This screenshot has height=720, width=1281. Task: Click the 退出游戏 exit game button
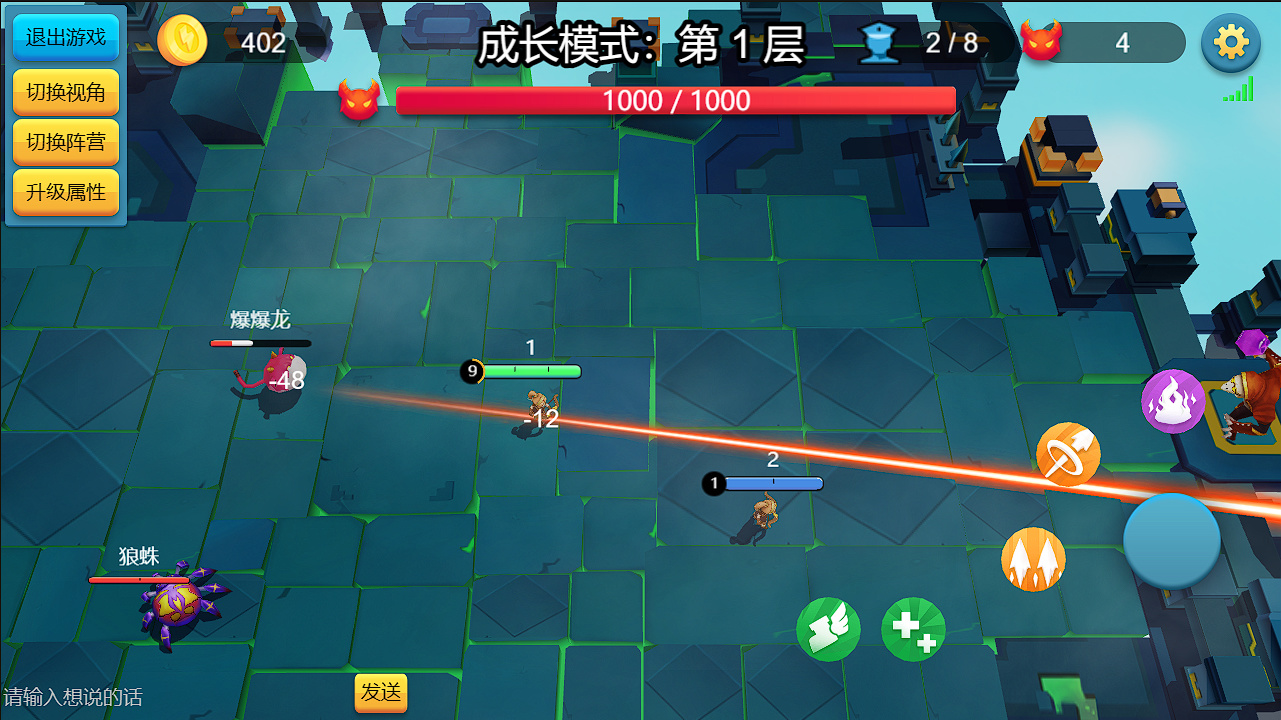[x=66, y=38]
